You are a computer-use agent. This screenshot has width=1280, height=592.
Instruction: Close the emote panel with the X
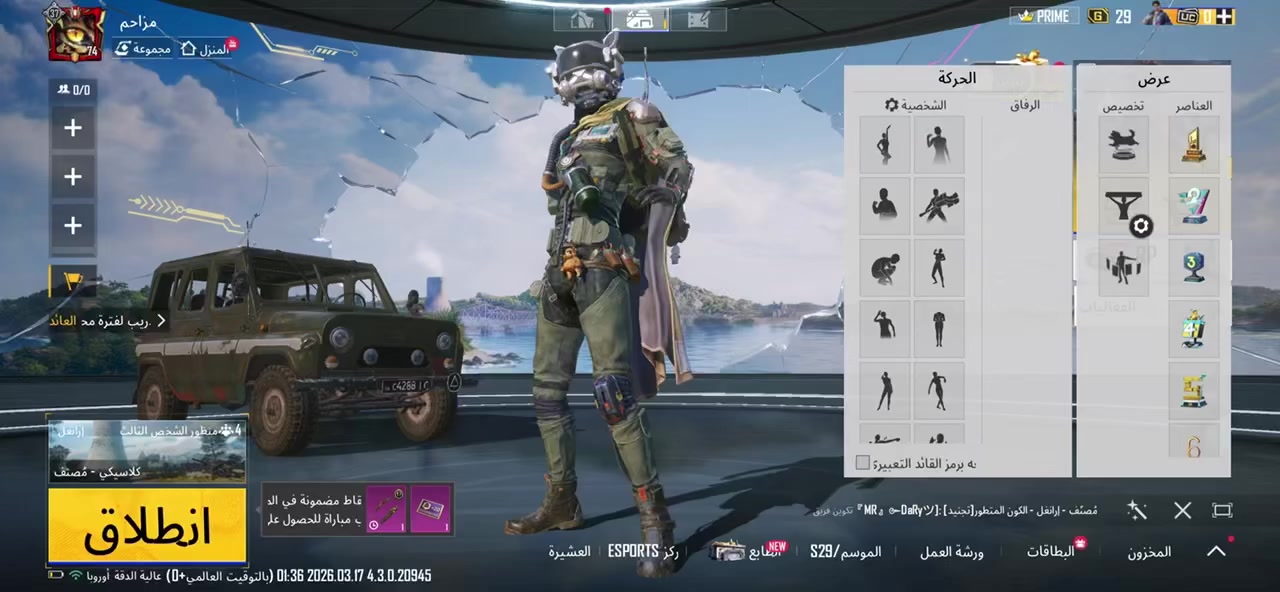pyautogui.click(x=1182, y=511)
